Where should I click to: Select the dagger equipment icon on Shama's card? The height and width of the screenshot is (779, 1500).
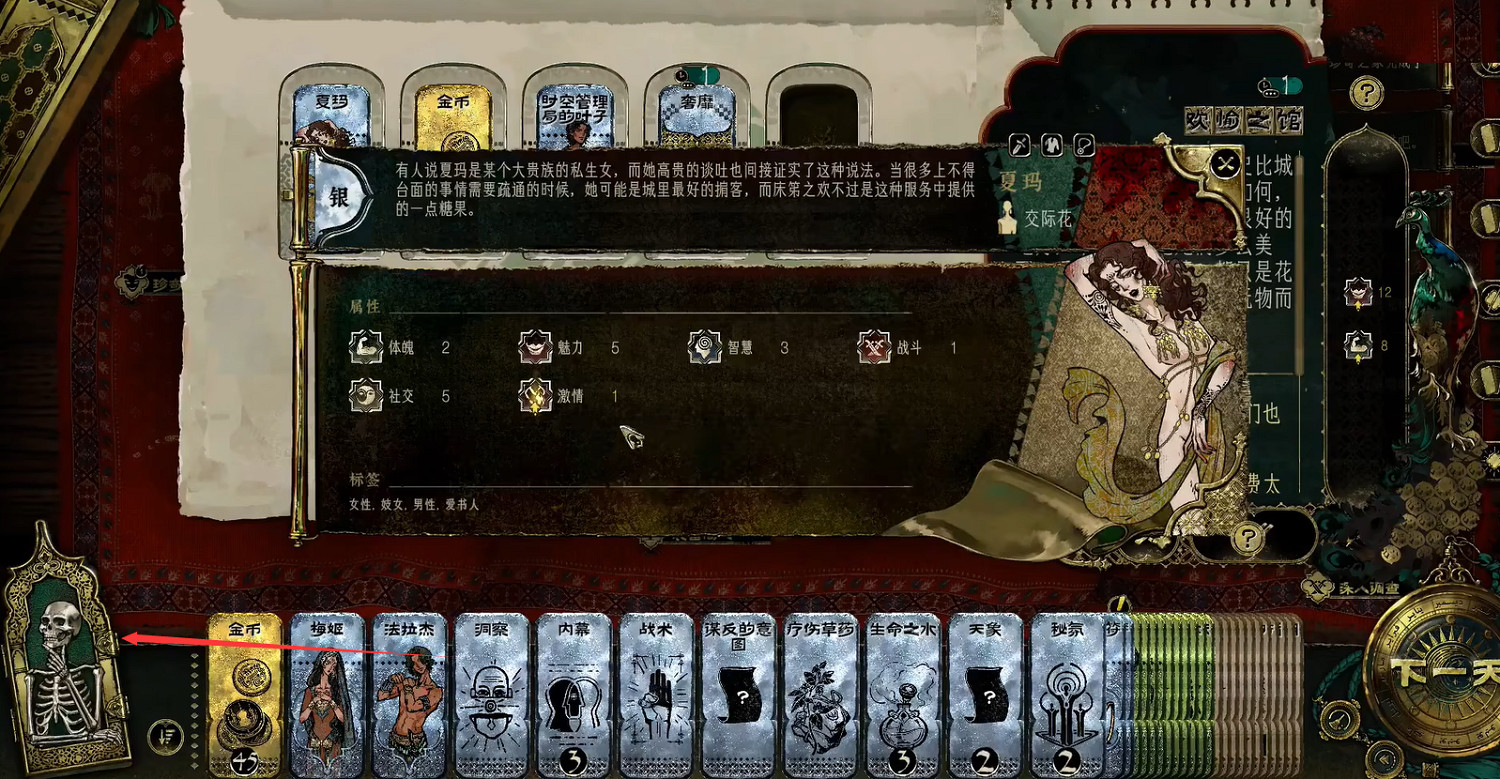click(1019, 146)
